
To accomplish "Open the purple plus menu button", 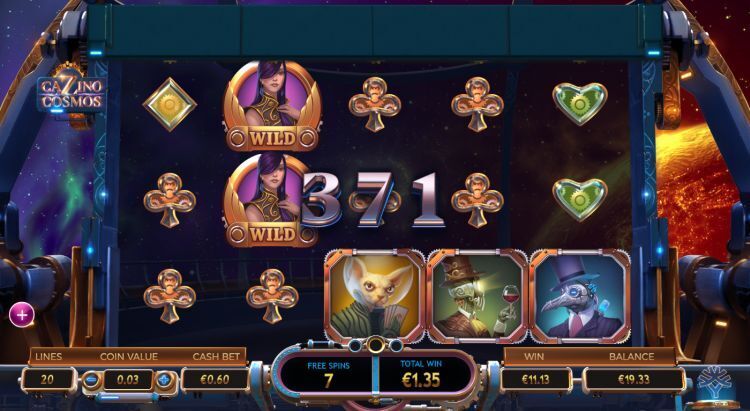I will [21, 314].
